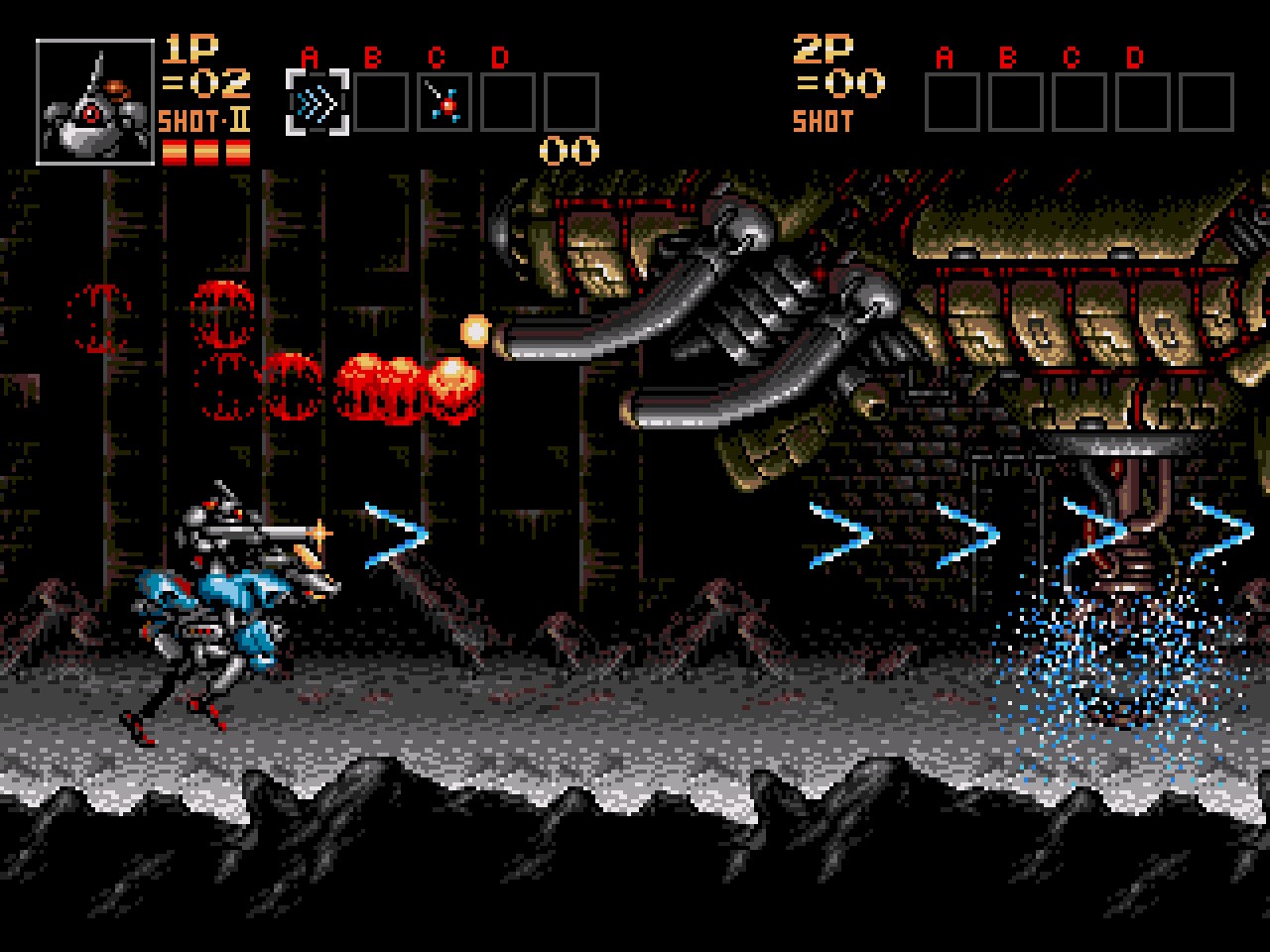The width and height of the screenshot is (1270, 952).
Task: Select the empty slot D in 2P inventory
Action: click(x=1145, y=100)
